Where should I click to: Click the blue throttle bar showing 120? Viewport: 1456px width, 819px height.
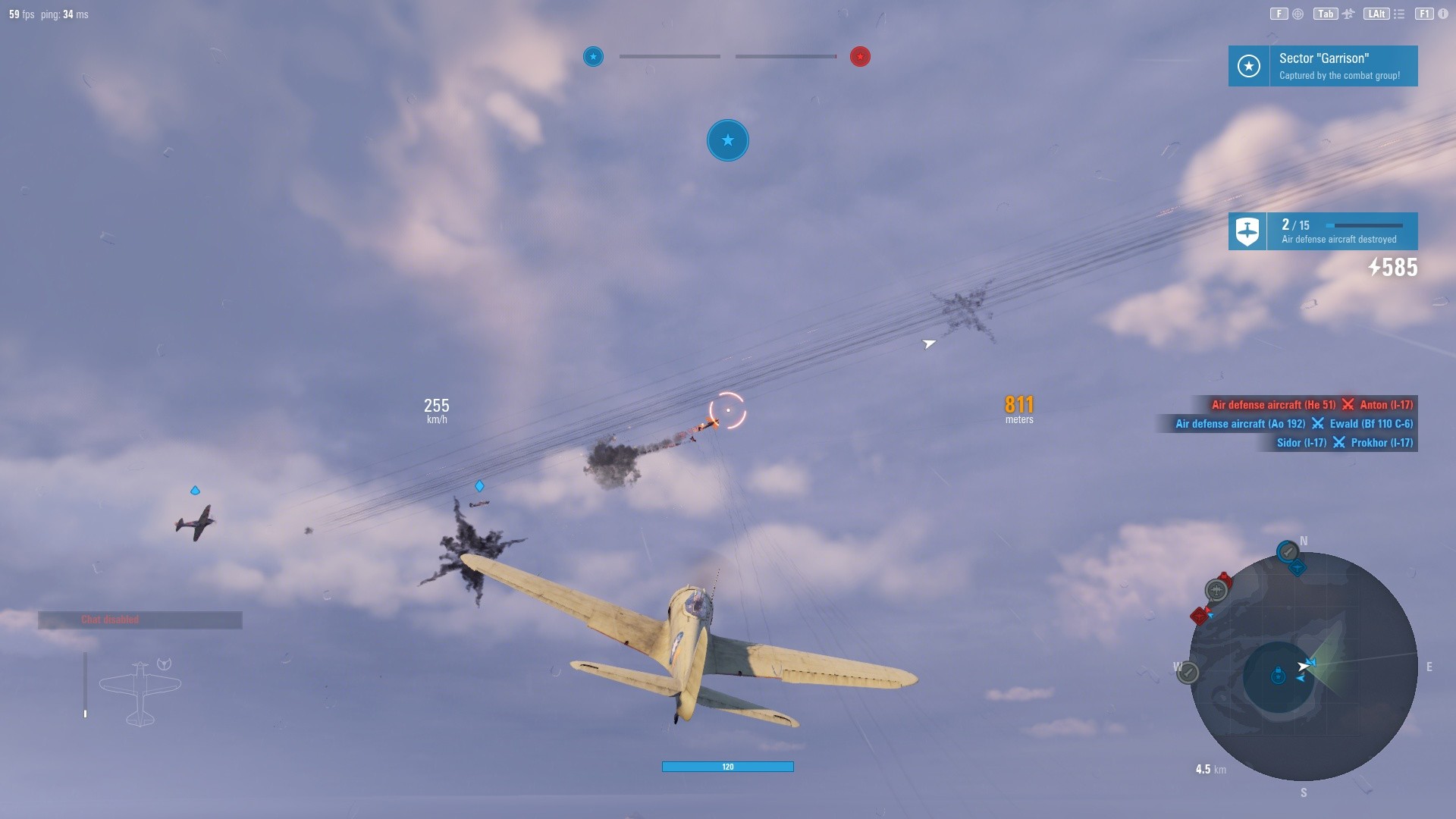[727, 767]
